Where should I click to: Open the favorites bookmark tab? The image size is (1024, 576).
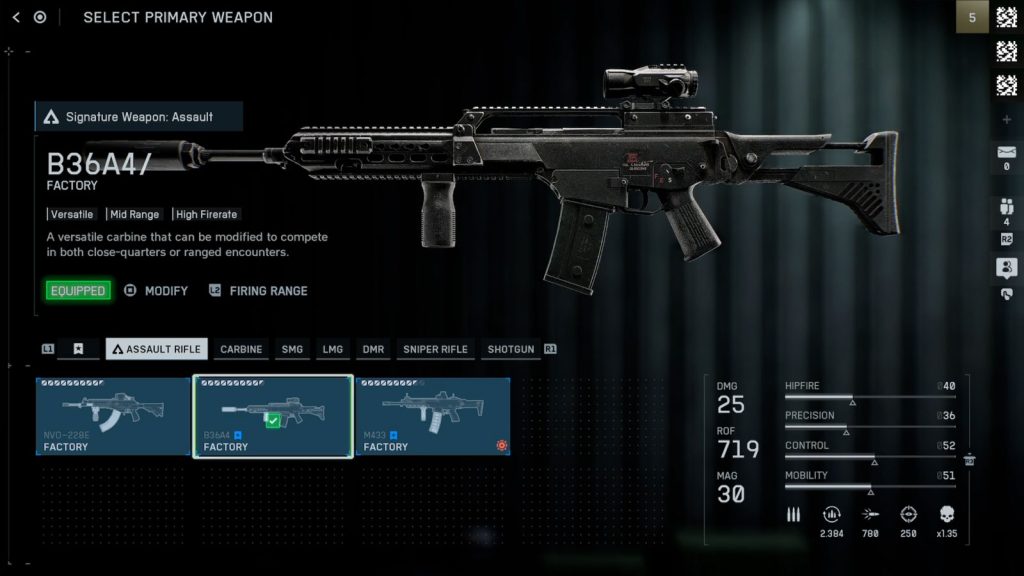[x=78, y=349]
